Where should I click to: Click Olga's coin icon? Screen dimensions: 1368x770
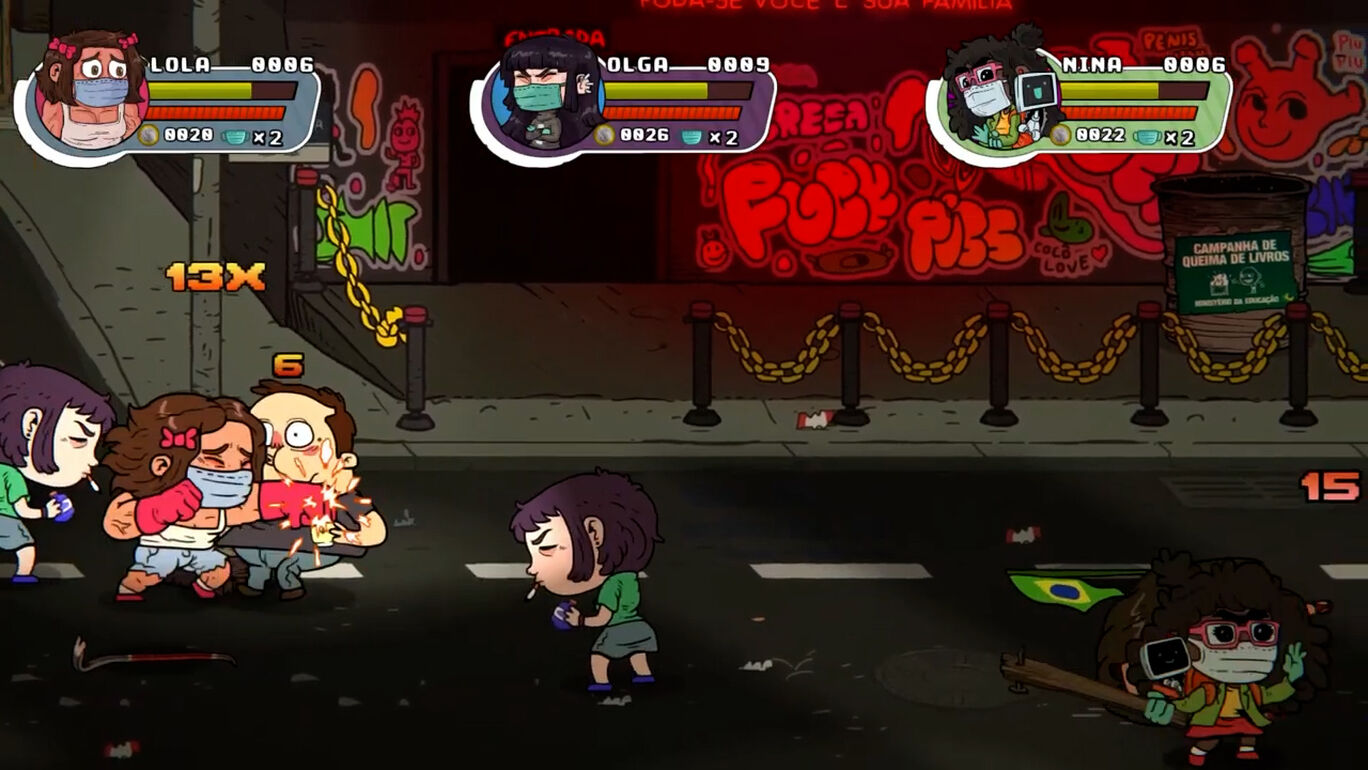coord(604,136)
